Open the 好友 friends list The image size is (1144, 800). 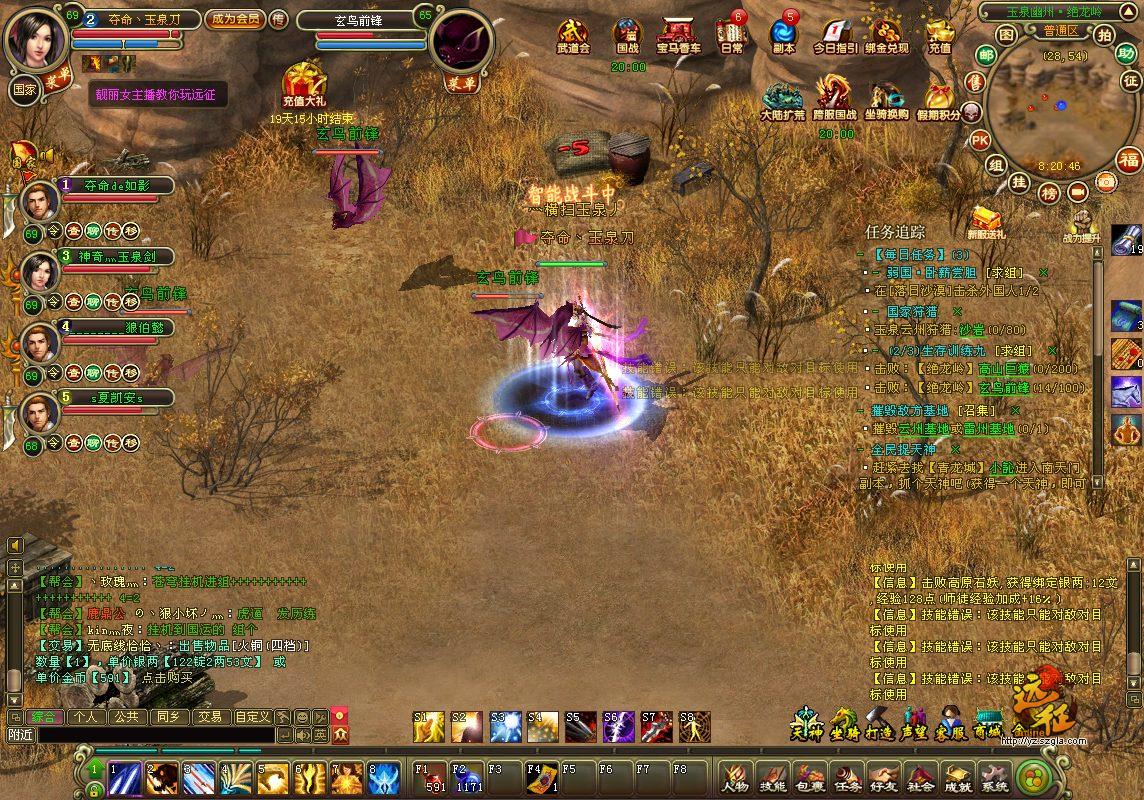coord(884,778)
